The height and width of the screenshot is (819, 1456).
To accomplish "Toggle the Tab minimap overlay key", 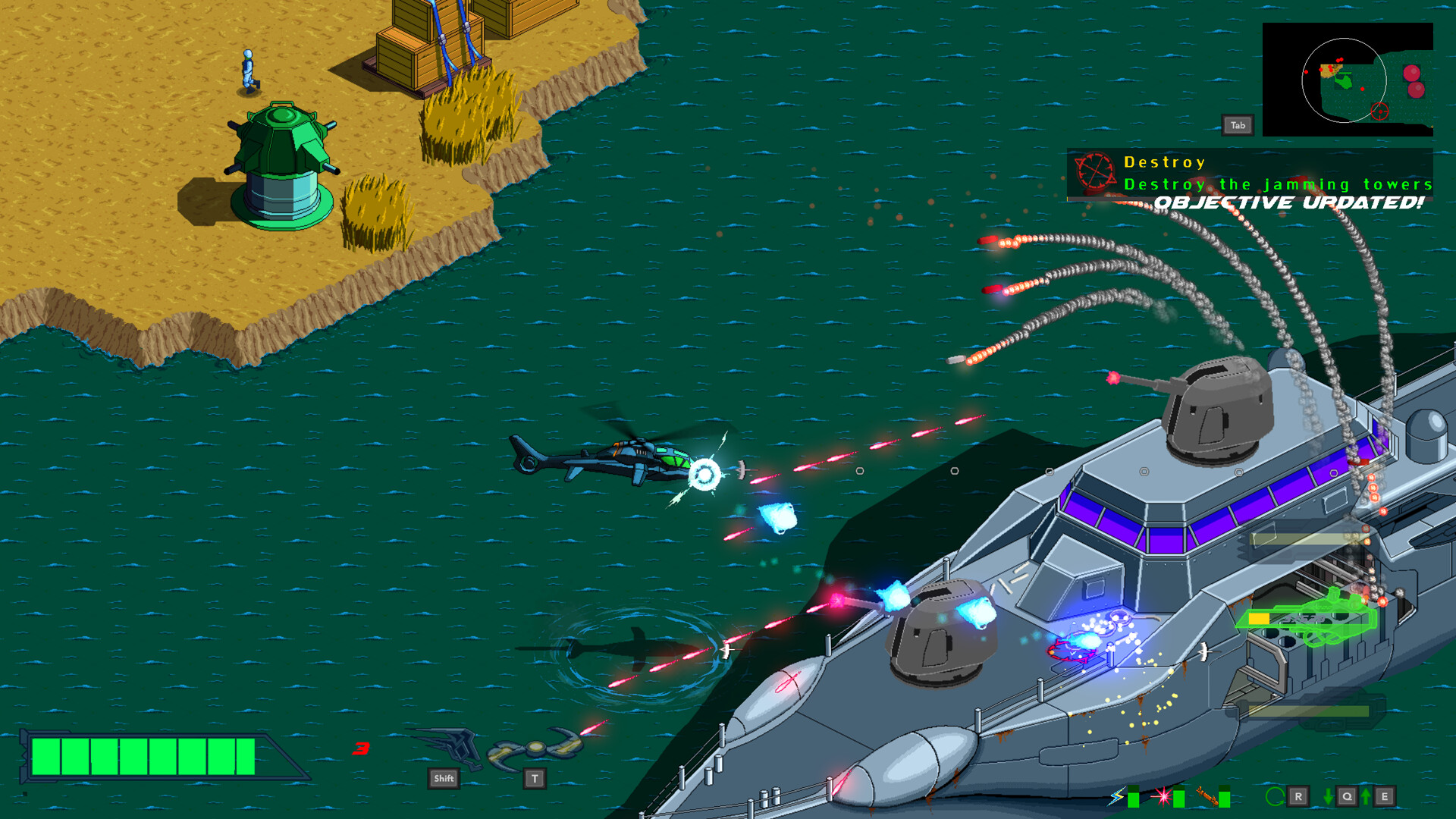I will 1239,124.
